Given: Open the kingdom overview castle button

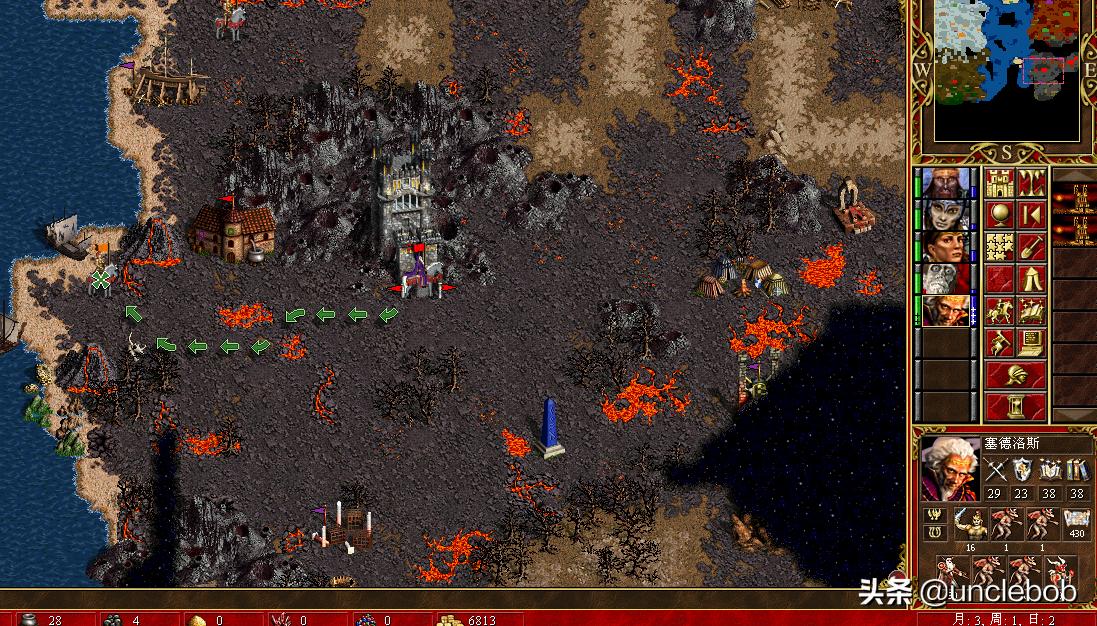Looking at the screenshot, I should [1000, 182].
